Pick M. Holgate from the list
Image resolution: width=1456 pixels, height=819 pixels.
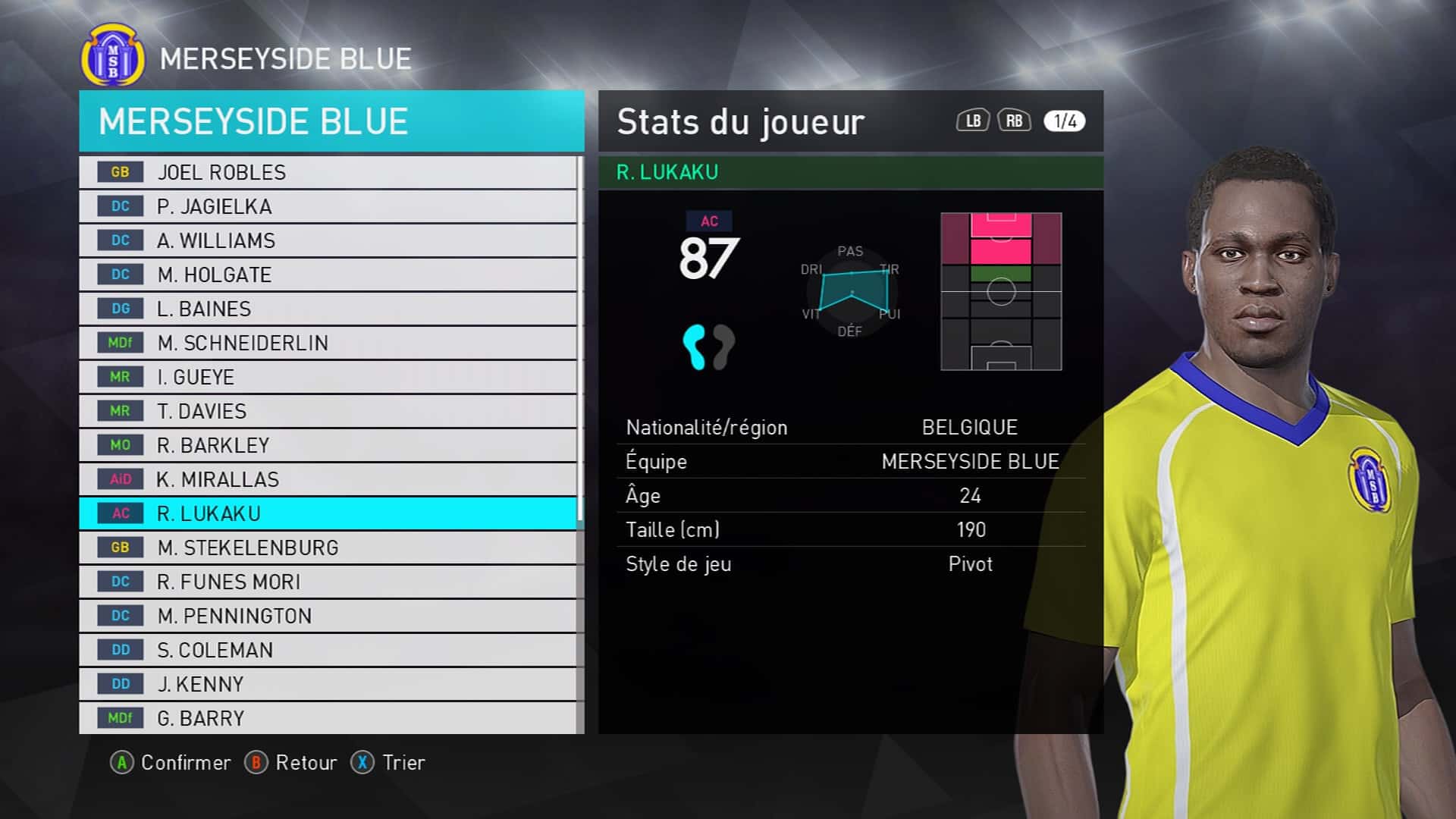coord(328,275)
